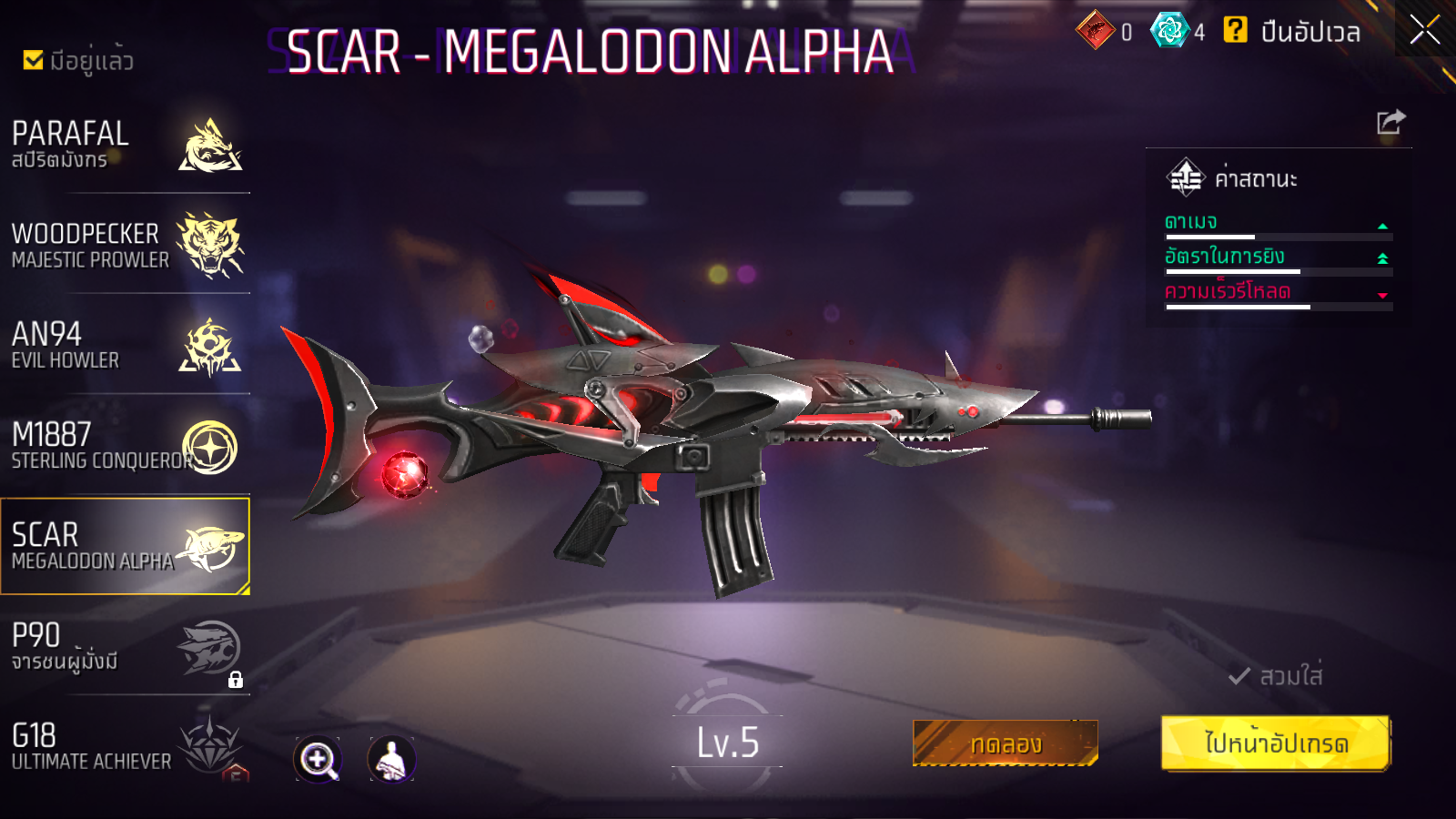Select the PARAFAL dragon spirit skin

pyautogui.click(x=126, y=145)
